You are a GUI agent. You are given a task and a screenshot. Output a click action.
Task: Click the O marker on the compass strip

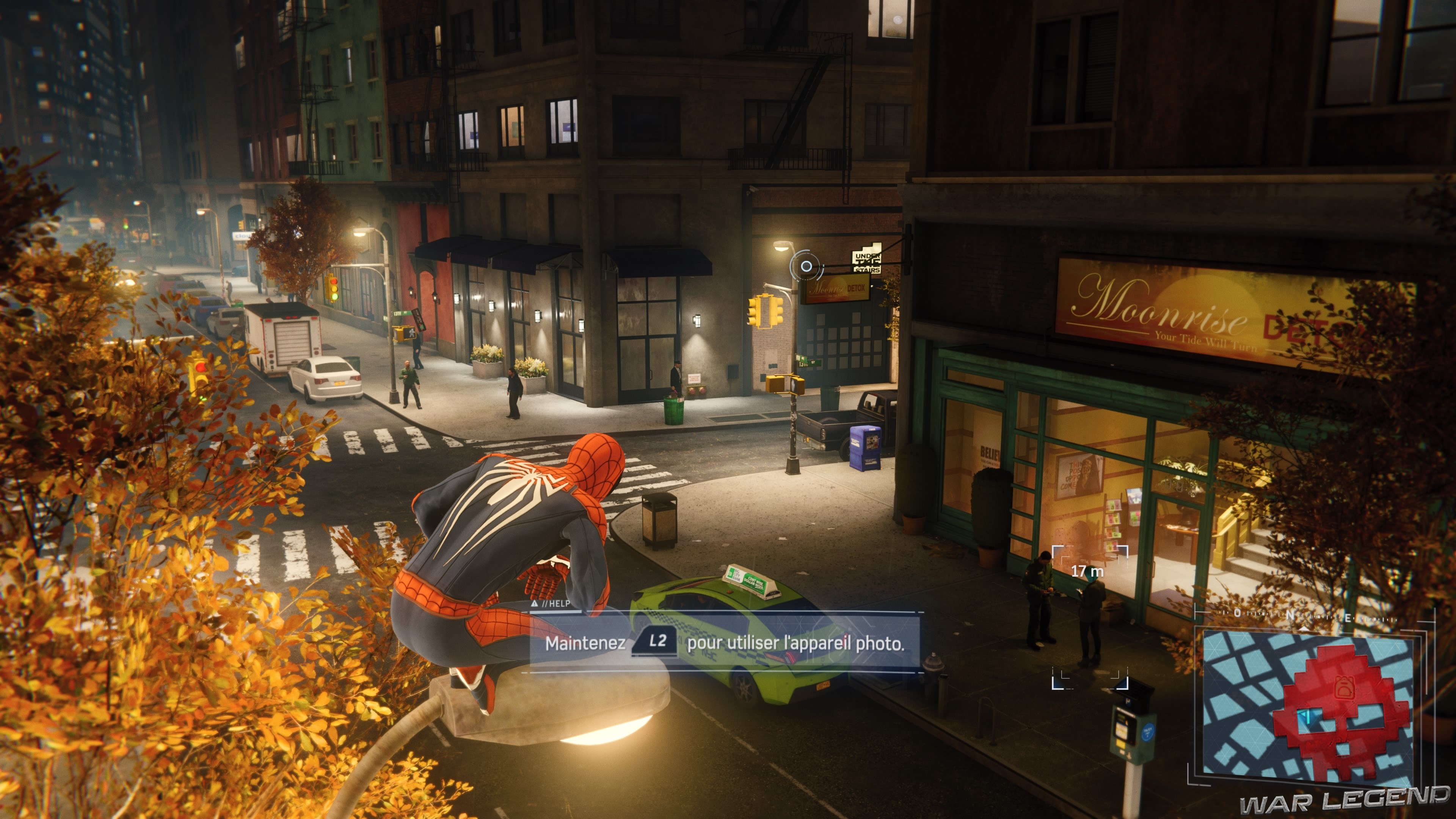[1237, 613]
